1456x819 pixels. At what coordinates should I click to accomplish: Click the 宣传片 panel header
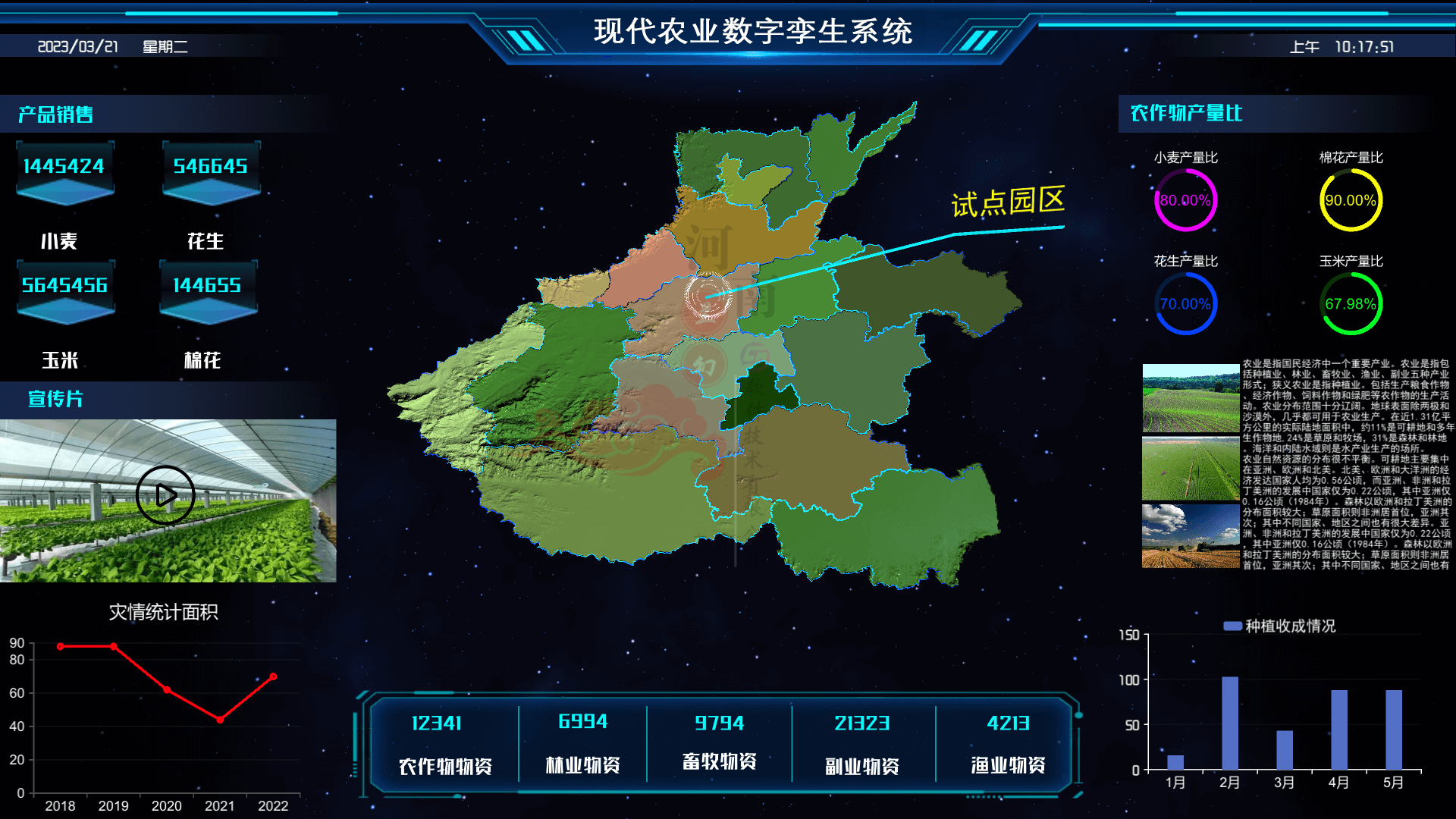click(55, 400)
